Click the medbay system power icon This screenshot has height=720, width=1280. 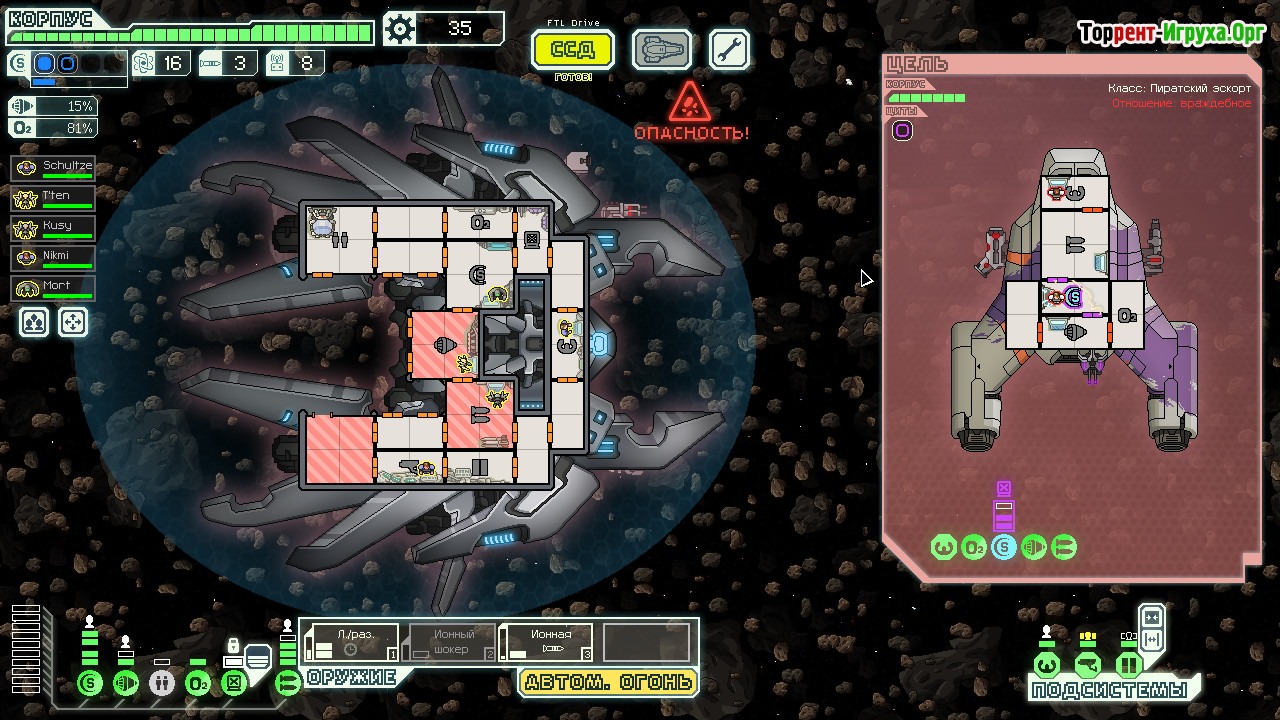[x=162, y=684]
